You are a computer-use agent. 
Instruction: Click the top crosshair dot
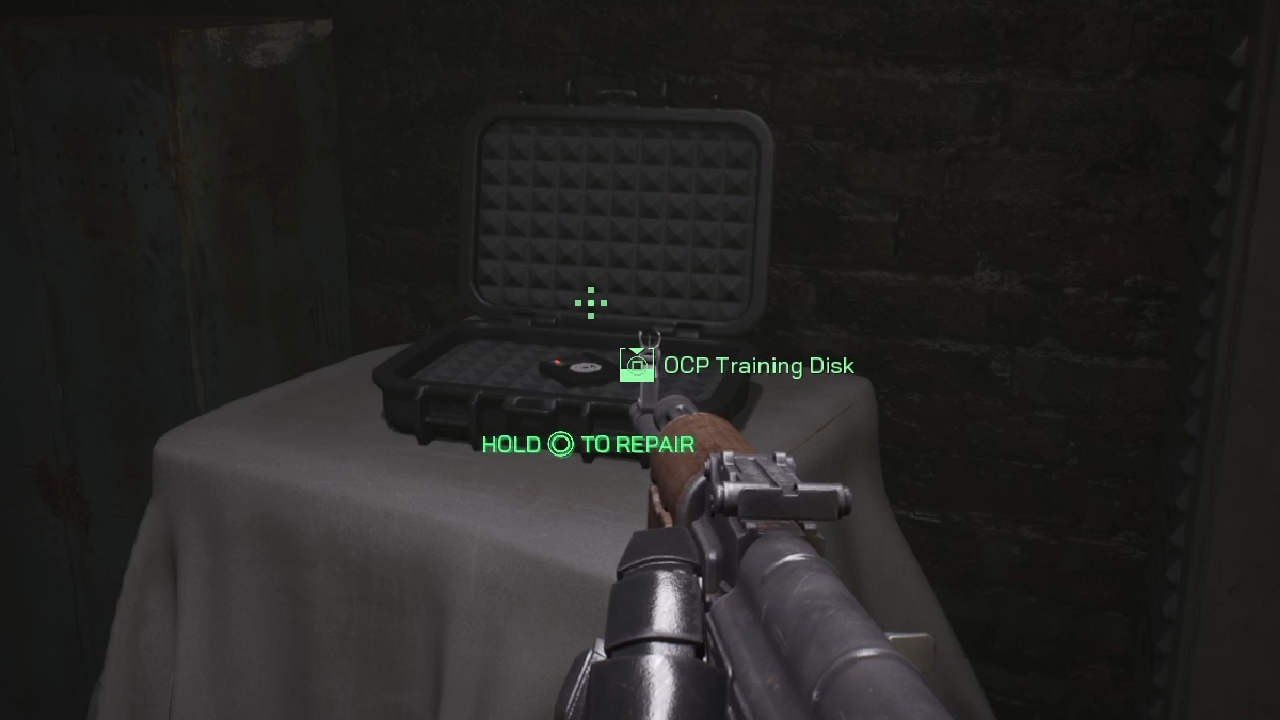591,290
